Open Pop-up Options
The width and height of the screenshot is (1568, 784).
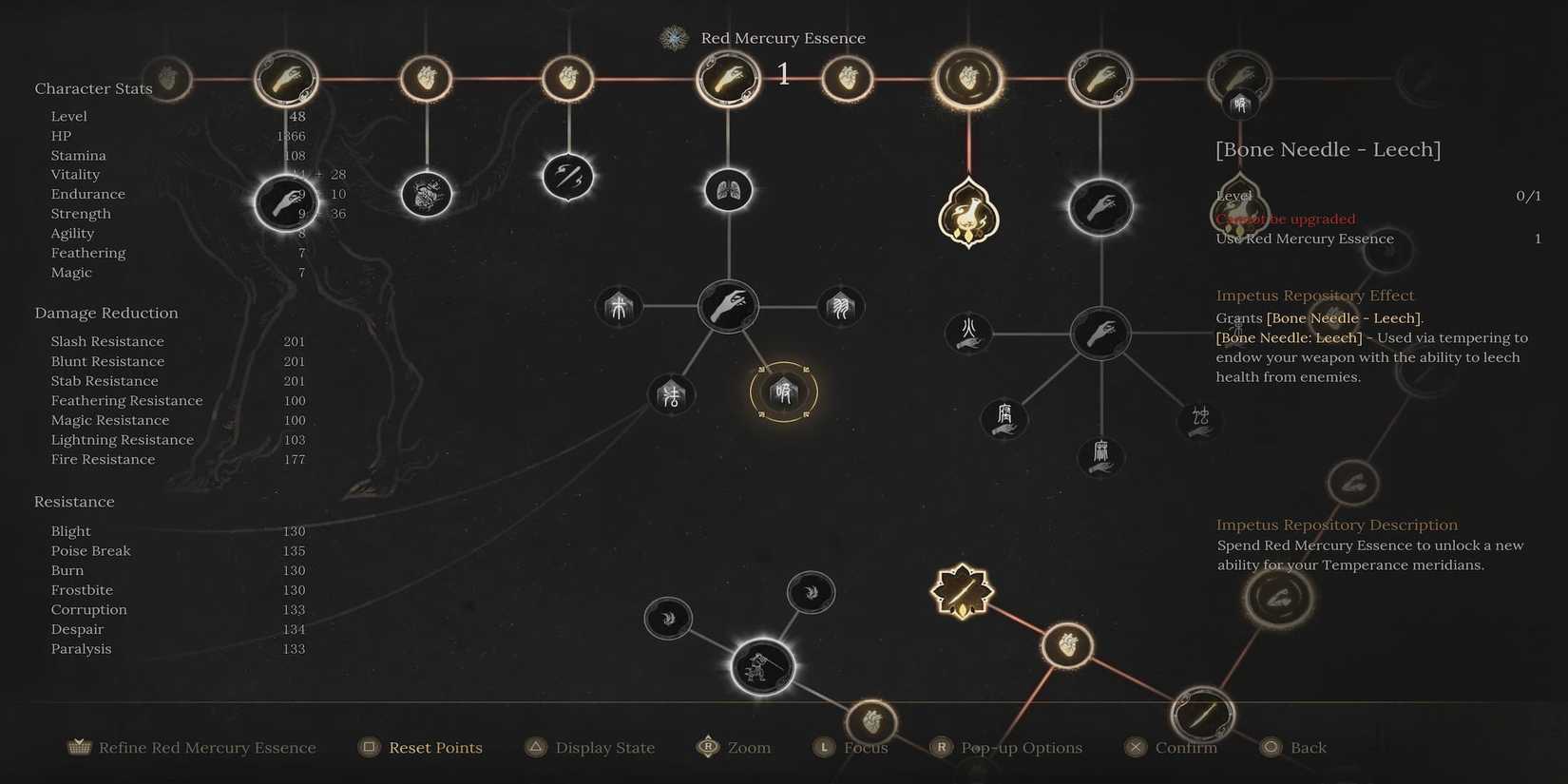click(x=1022, y=748)
